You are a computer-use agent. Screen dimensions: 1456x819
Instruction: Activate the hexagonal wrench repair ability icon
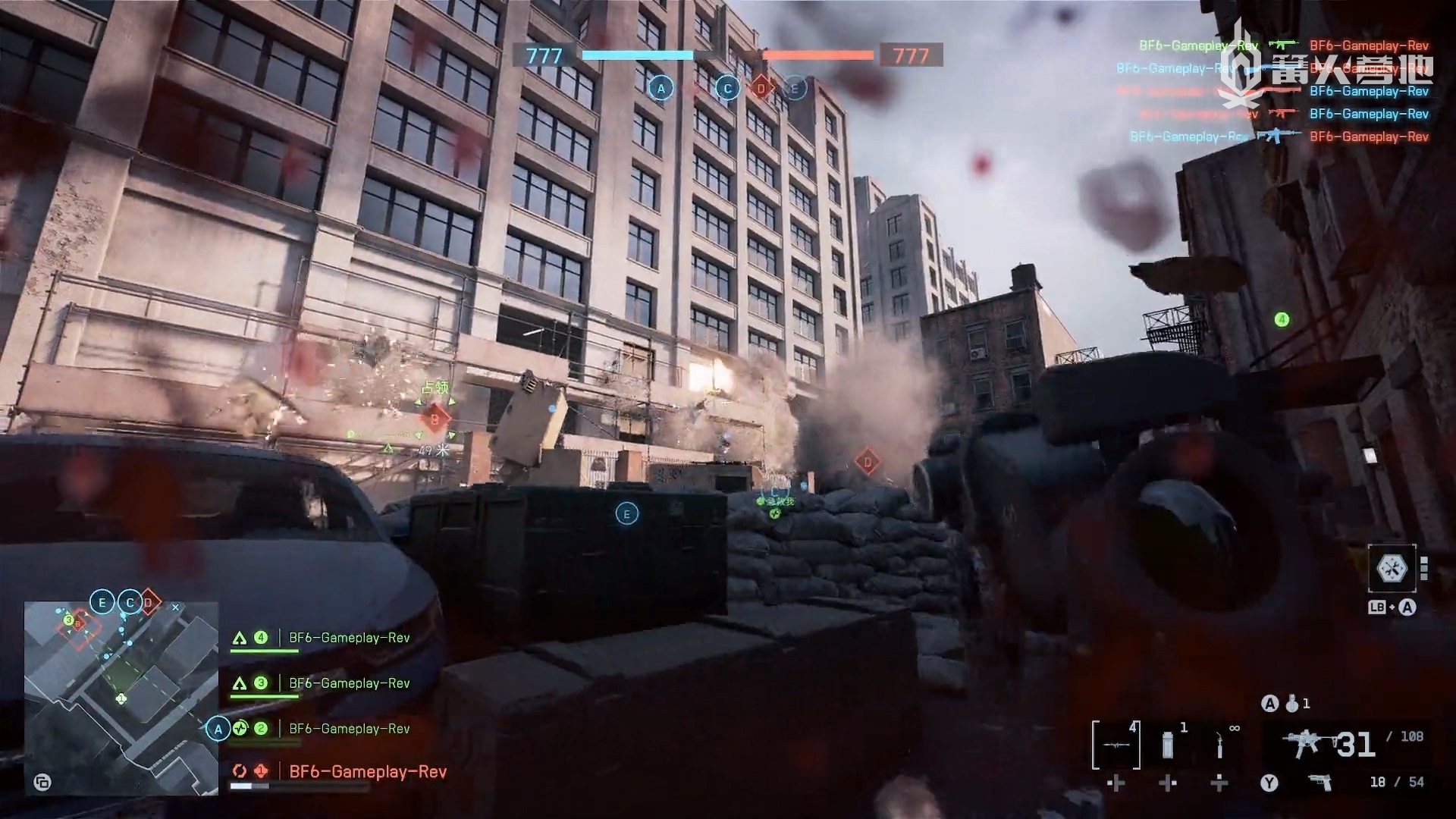tap(1392, 568)
